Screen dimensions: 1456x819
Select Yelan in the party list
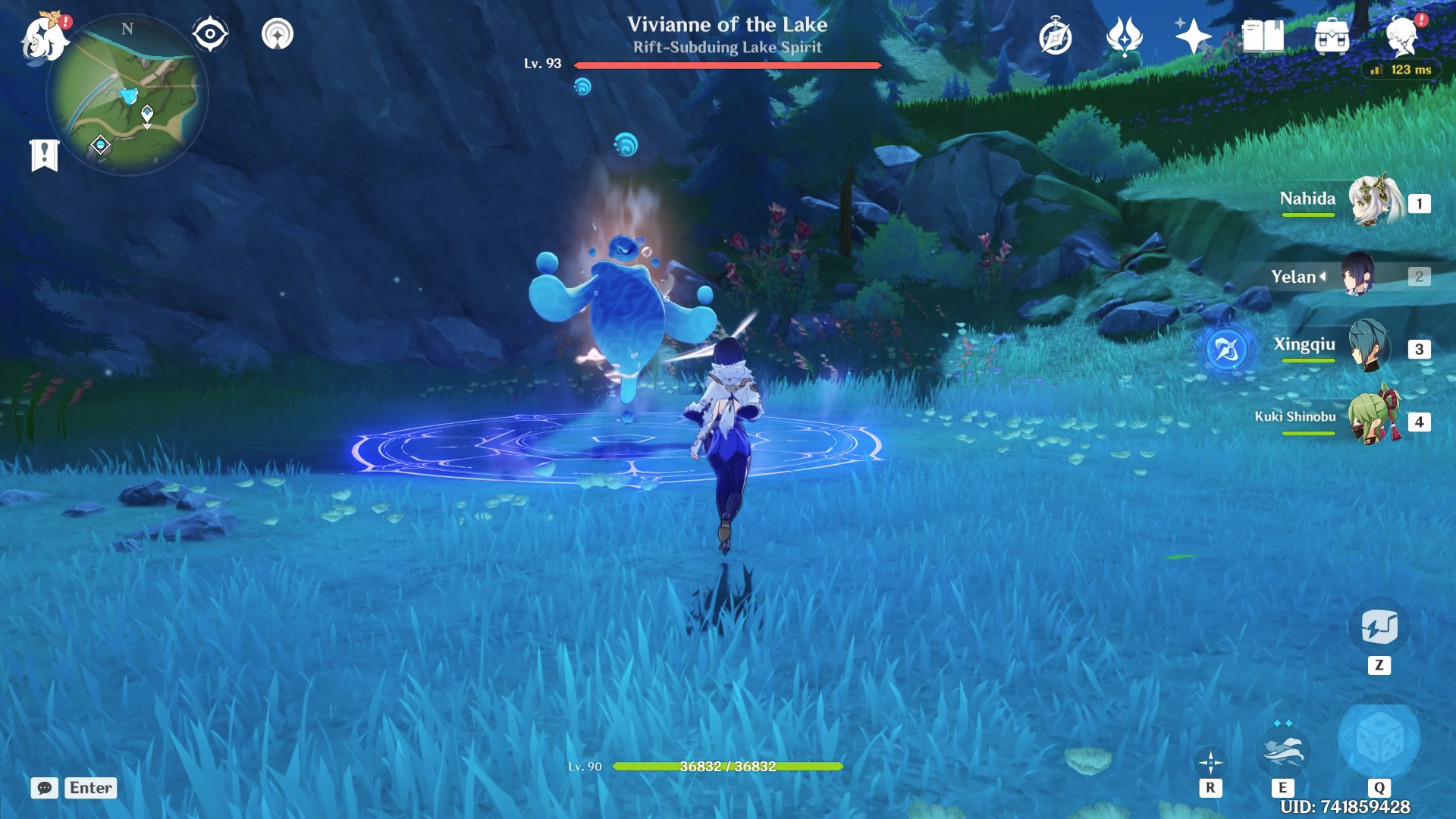pyautogui.click(x=1357, y=276)
